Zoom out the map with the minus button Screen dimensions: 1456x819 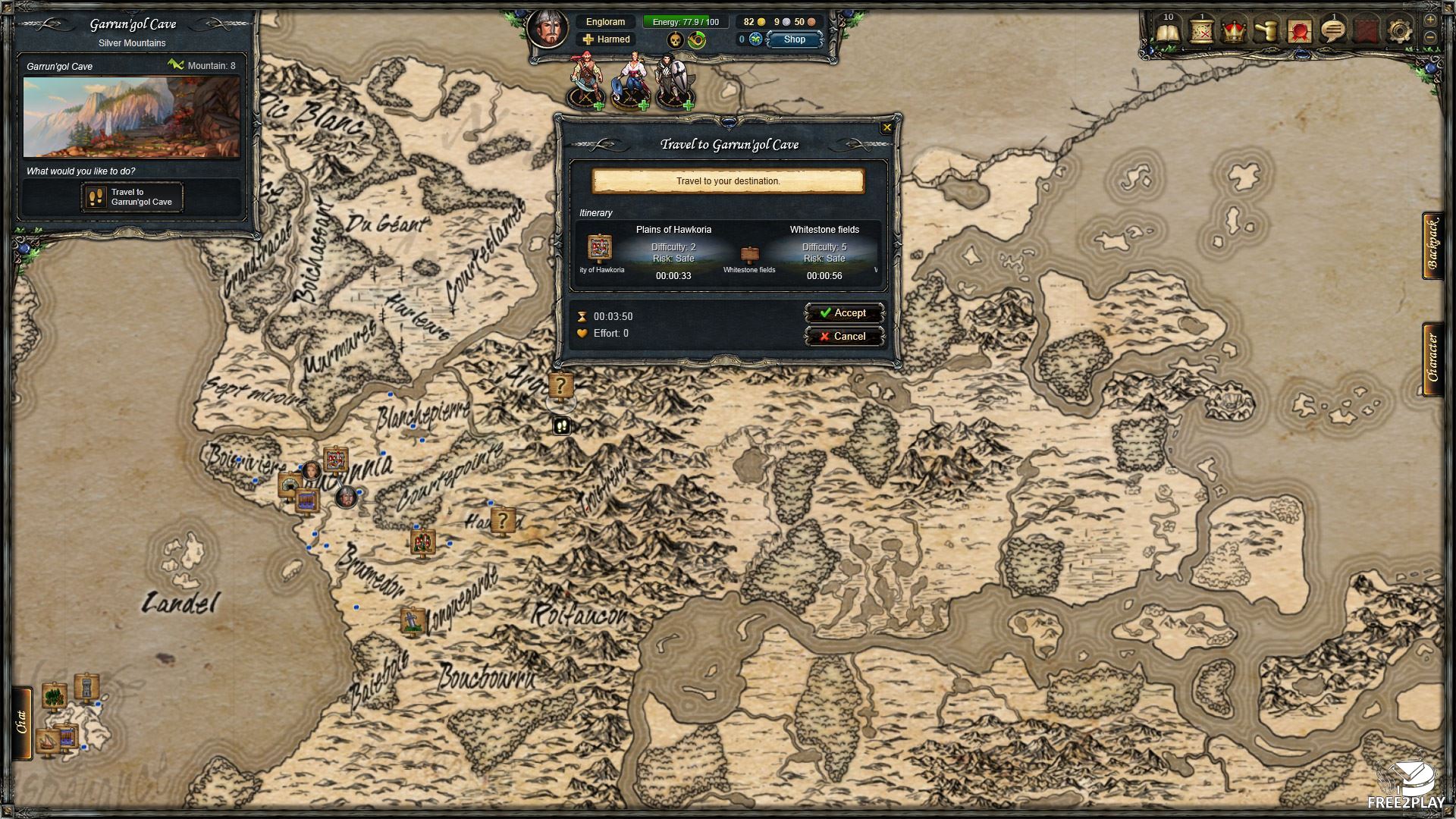click(x=1430, y=36)
